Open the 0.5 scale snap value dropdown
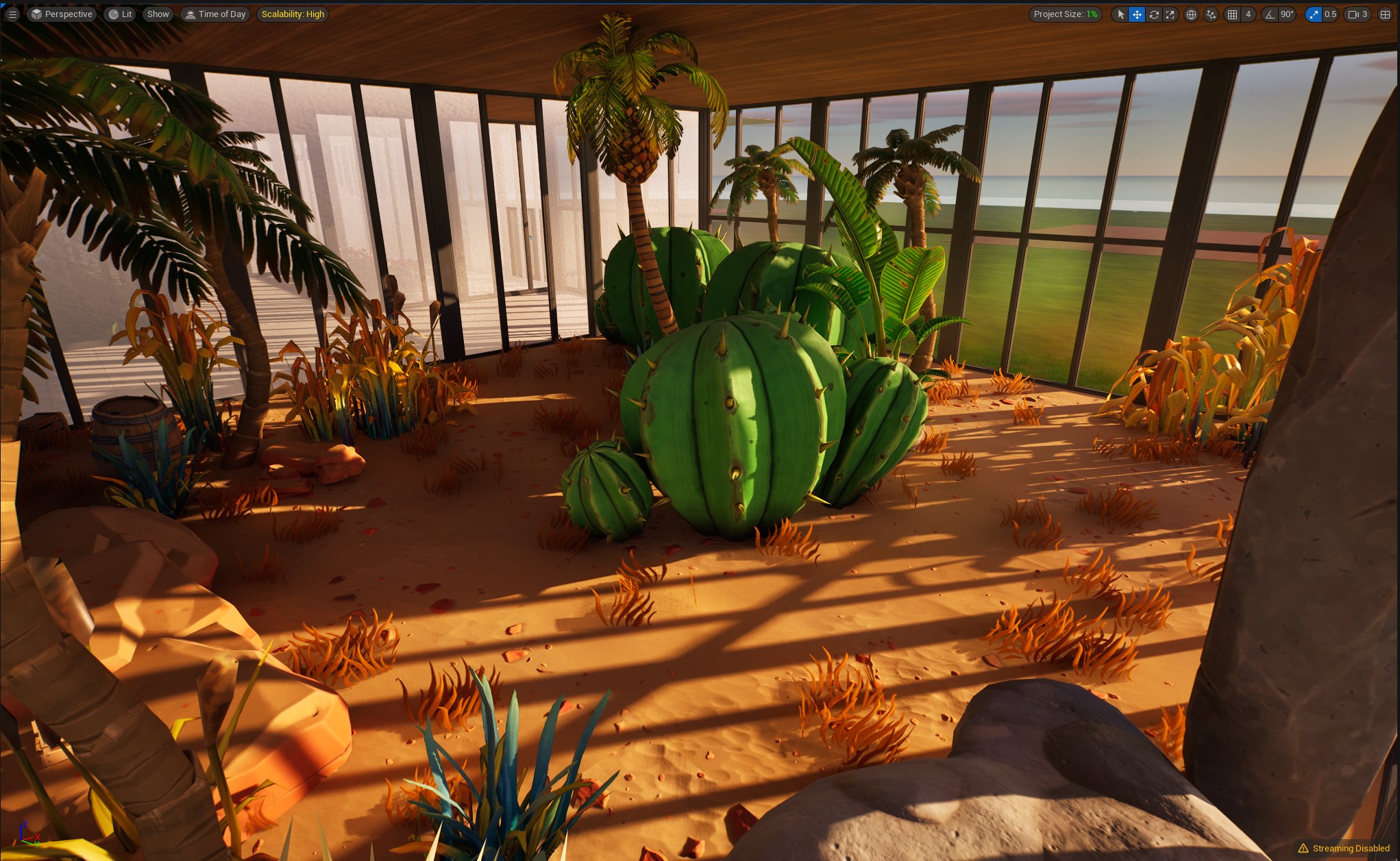The height and width of the screenshot is (861, 1400). pos(1330,14)
